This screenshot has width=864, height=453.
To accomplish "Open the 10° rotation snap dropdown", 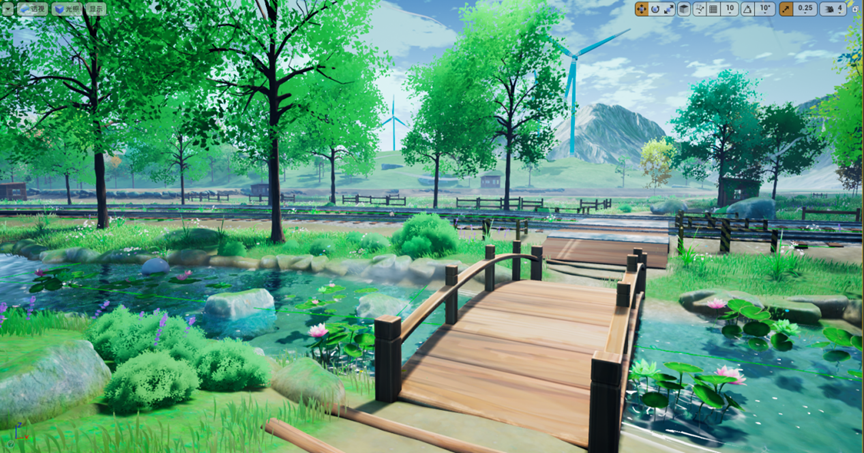I will tap(765, 9).
